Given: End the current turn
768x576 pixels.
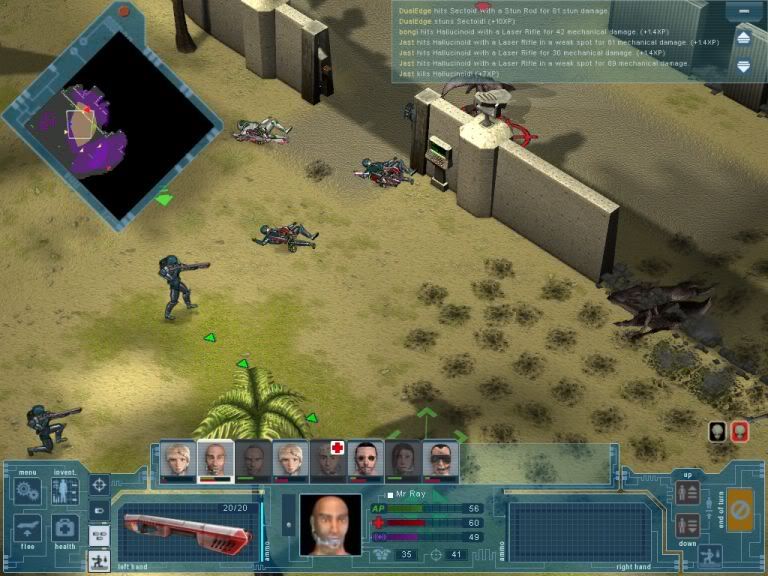Looking at the screenshot, I should [x=740, y=508].
